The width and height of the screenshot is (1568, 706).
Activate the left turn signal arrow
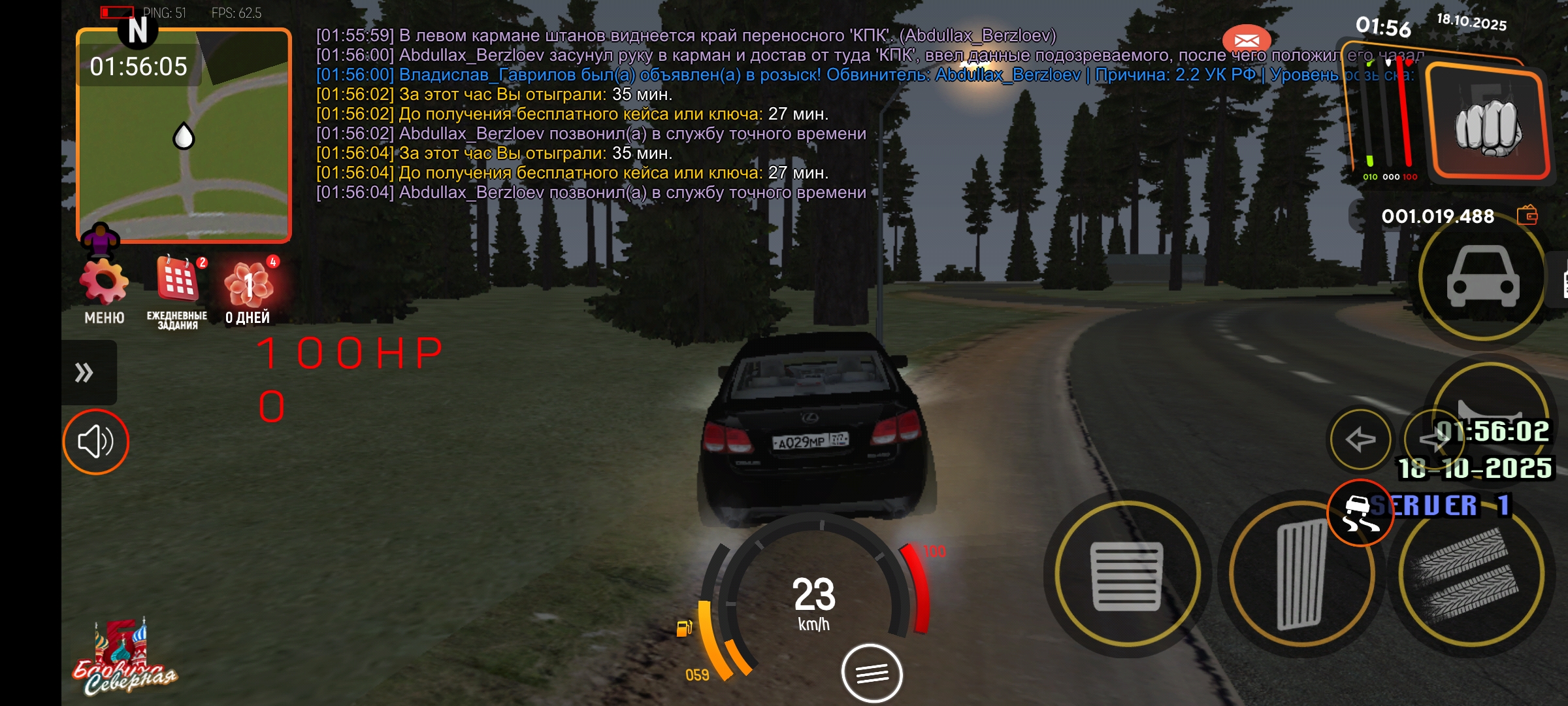pos(1361,439)
